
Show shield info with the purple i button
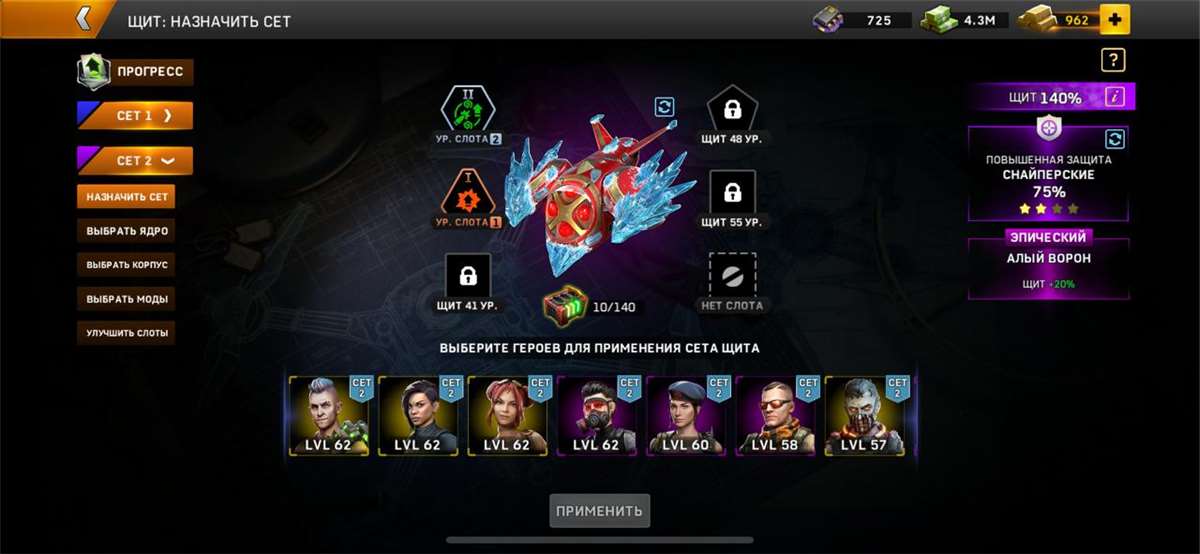pos(1116,97)
